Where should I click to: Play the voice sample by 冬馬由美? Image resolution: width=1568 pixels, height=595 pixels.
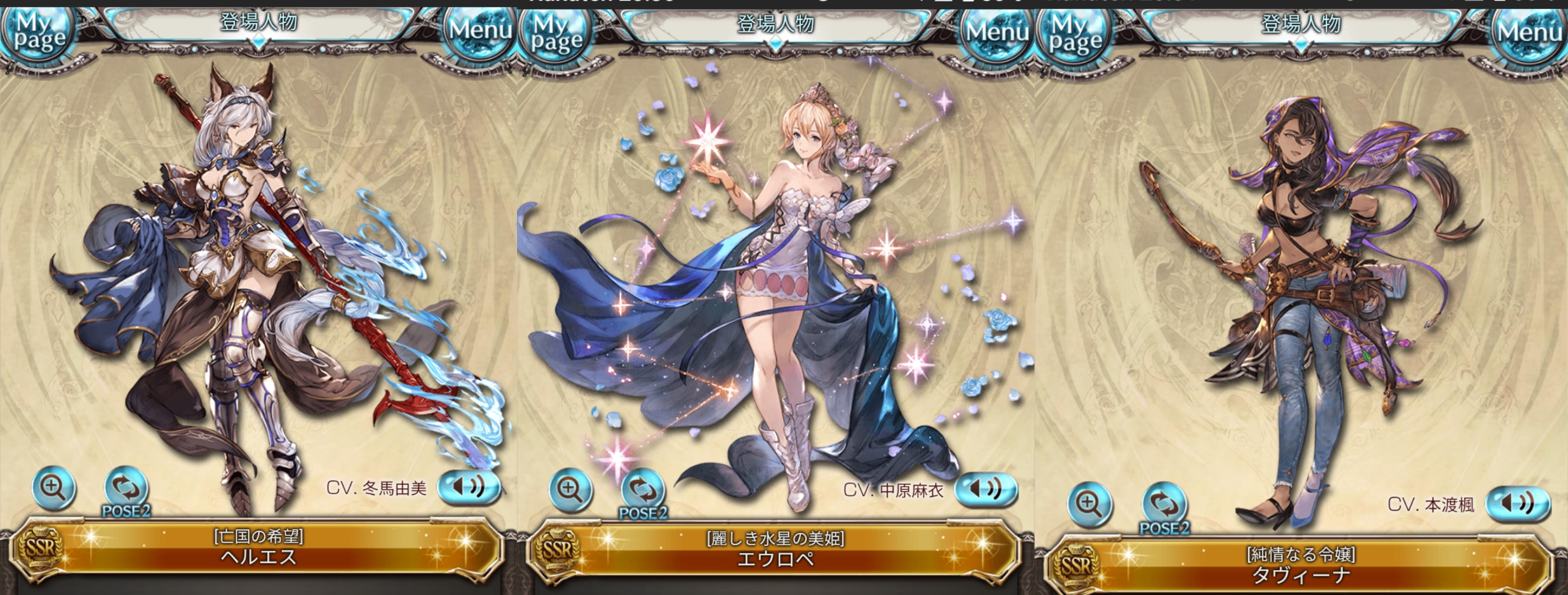click(469, 486)
